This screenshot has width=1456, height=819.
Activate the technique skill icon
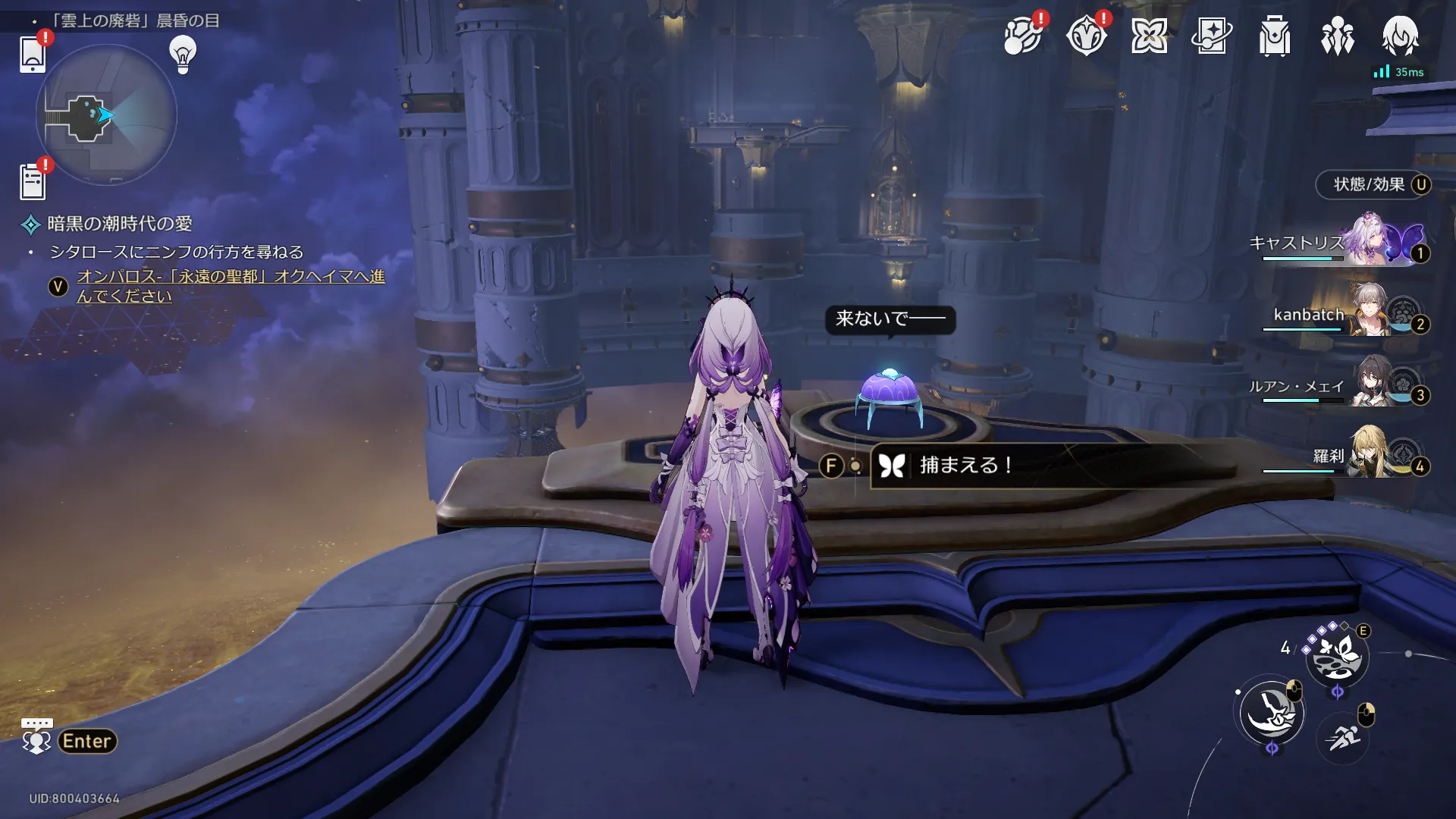click(1337, 656)
